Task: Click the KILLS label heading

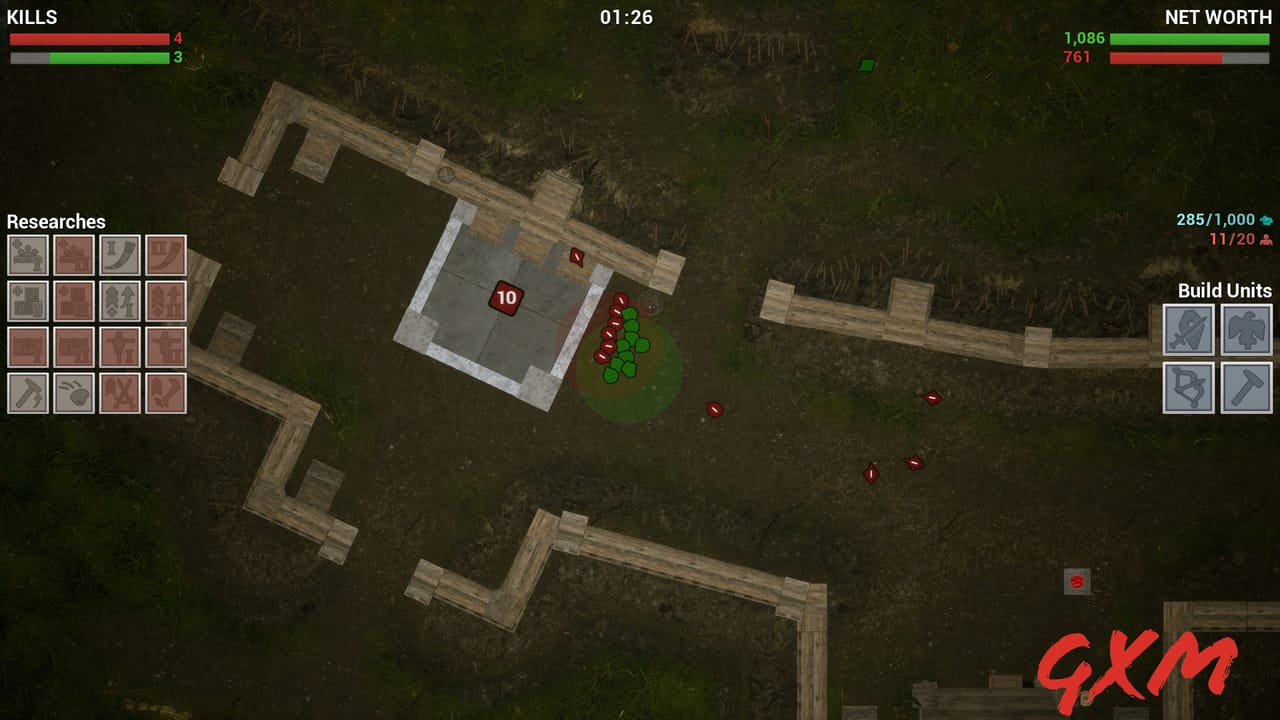Action: (32, 16)
